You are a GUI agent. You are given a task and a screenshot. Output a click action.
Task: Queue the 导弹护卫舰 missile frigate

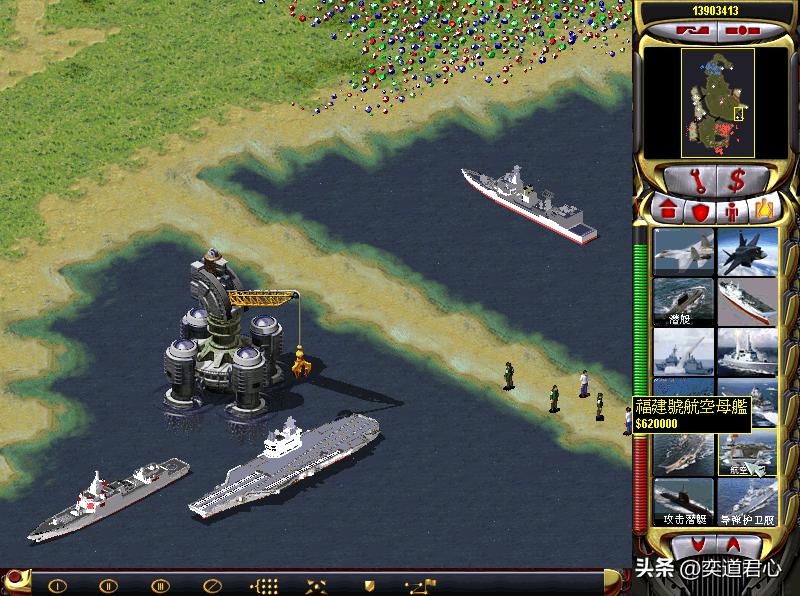click(747, 502)
